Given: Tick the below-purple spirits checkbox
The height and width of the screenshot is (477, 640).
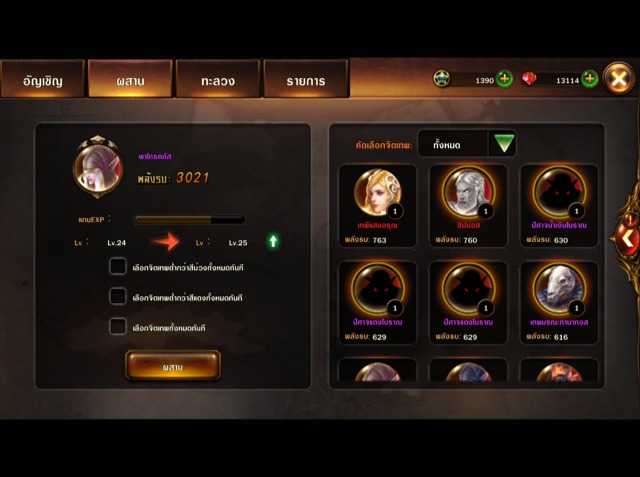Looking at the screenshot, I should pos(118,267).
